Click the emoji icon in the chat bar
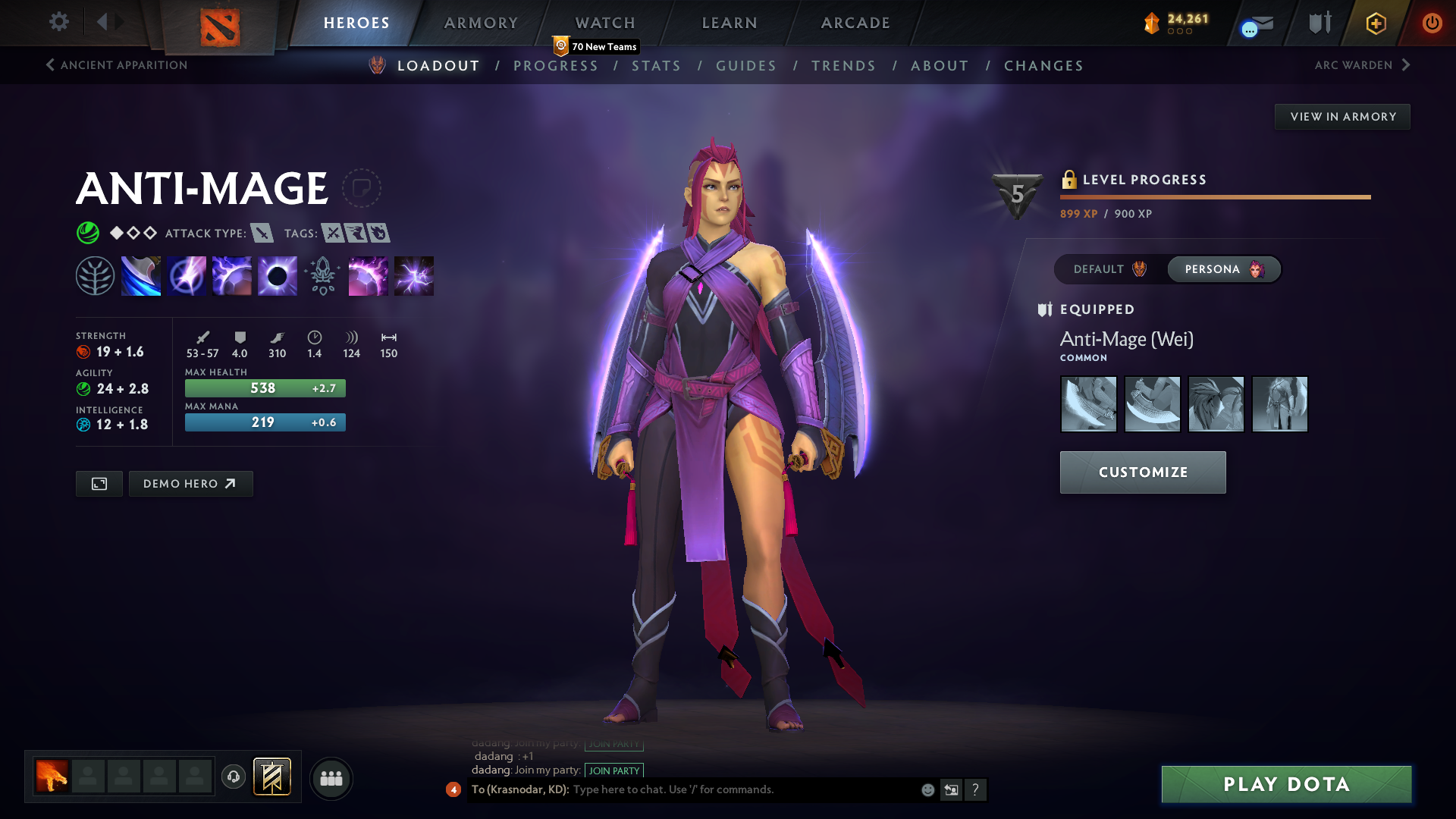The width and height of the screenshot is (1456, 819). point(927,789)
